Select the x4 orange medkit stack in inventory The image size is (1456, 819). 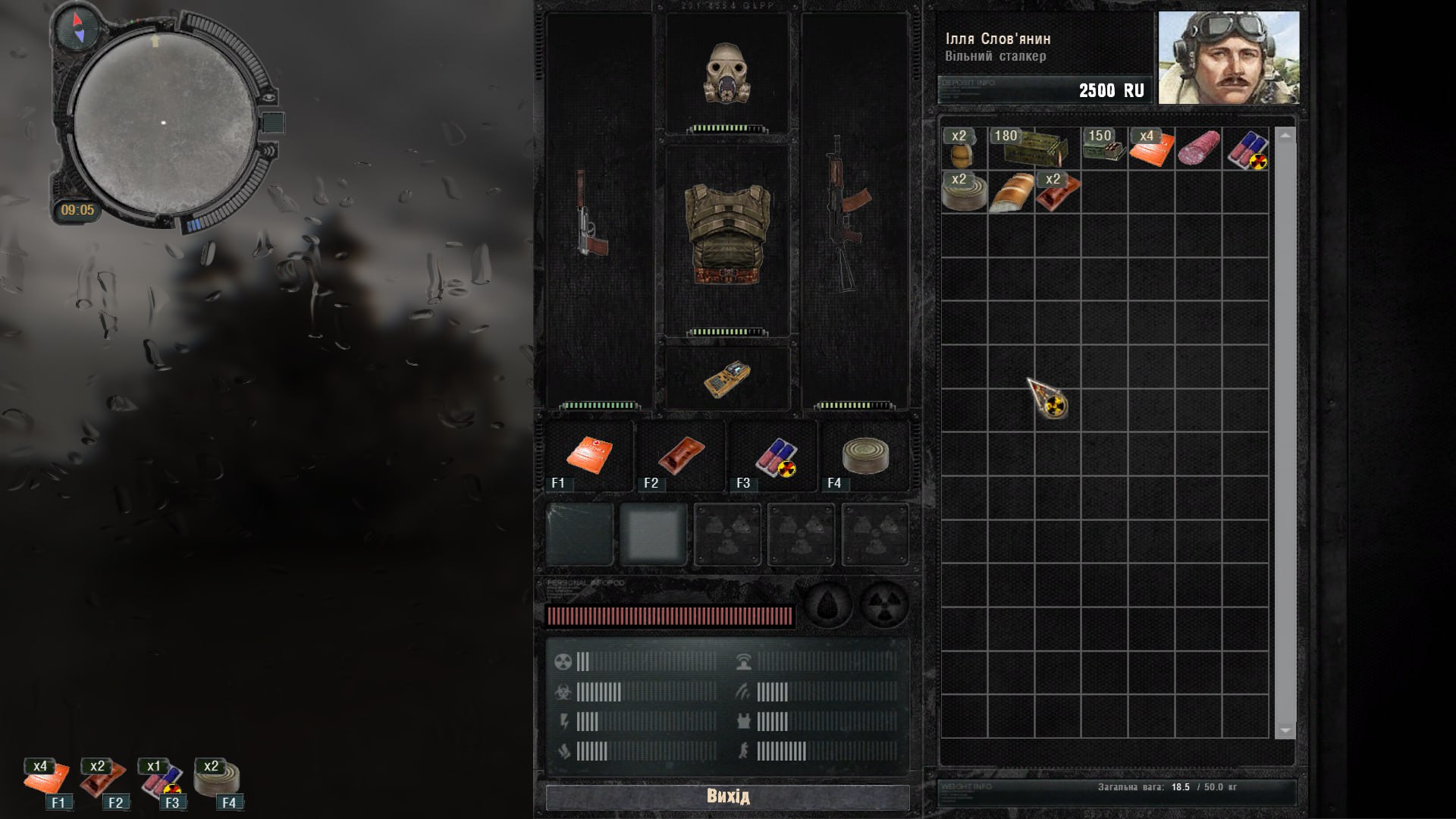click(1151, 148)
